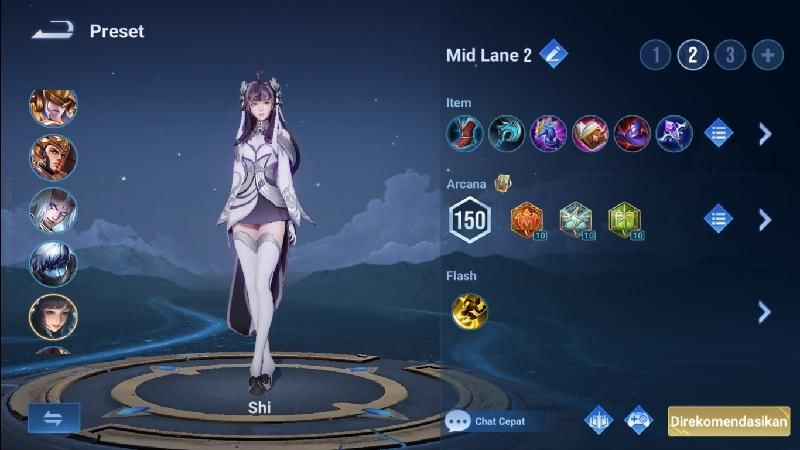Image resolution: width=800 pixels, height=450 pixels.
Task: Expand the Arcana section arrow
Action: point(765,219)
